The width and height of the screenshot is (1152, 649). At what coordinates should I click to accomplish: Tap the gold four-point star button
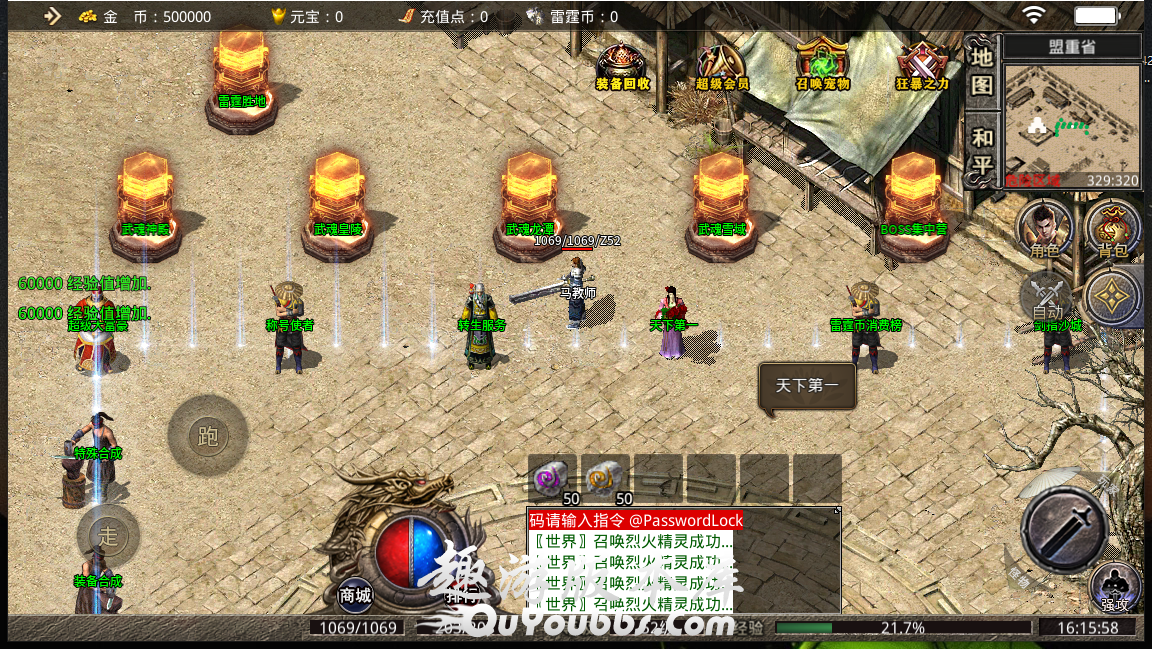[x=1112, y=298]
